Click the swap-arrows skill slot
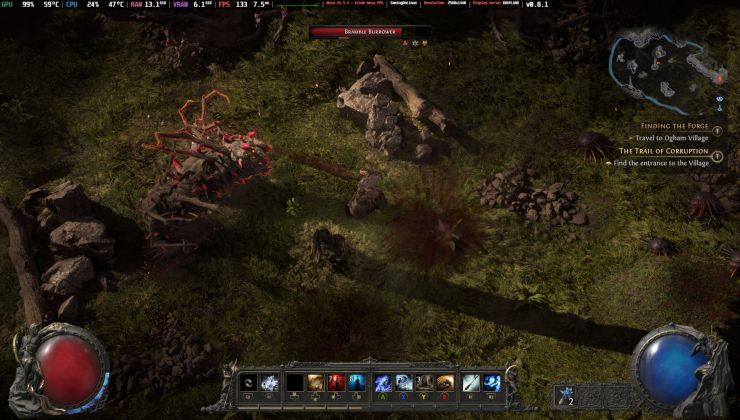Image resolution: width=740 pixels, height=420 pixels. [x=248, y=382]
